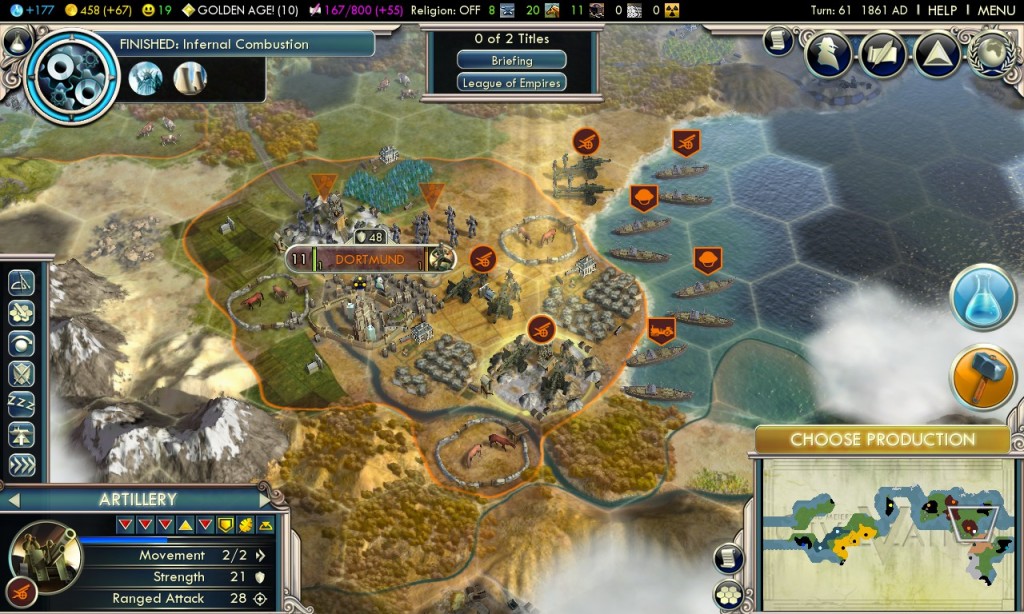Select the yellow double-arrow next unit icon
The image size is (1024, 614).
(22, 465)
